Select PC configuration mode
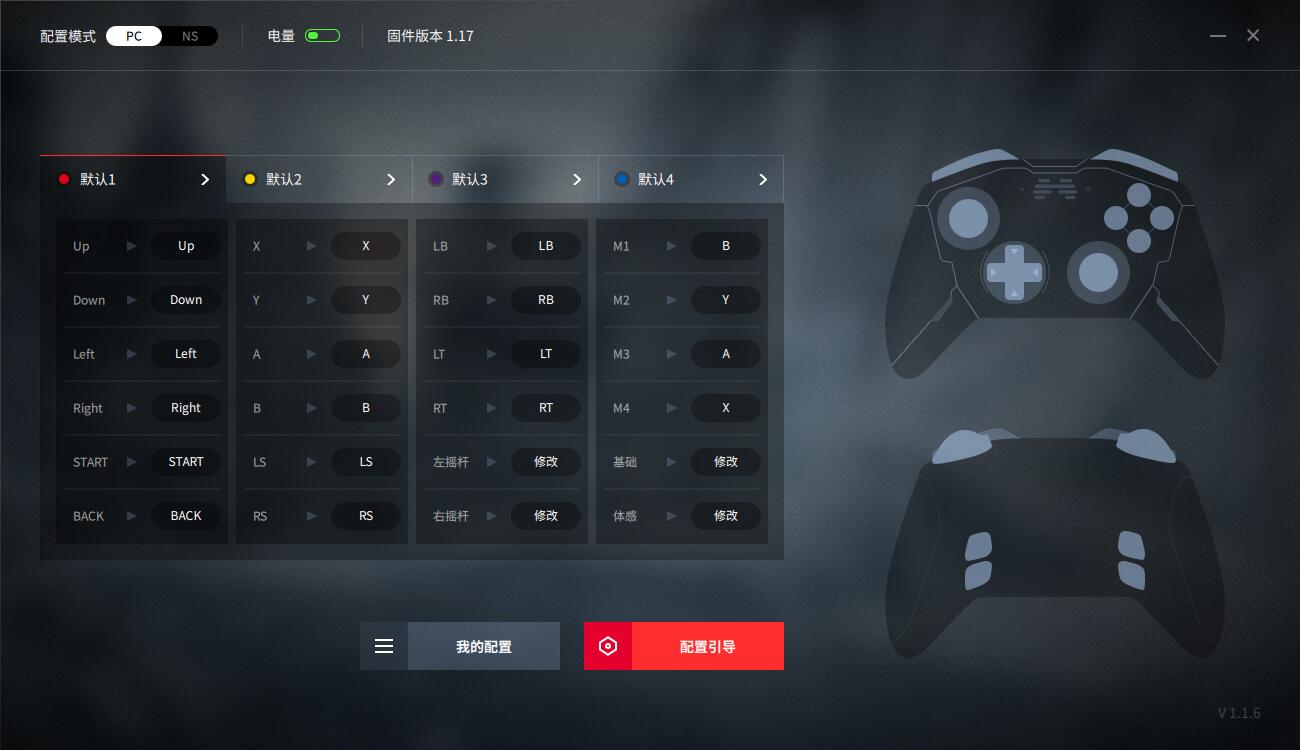This screenshot has width=1300, height=750. point(134,35)
